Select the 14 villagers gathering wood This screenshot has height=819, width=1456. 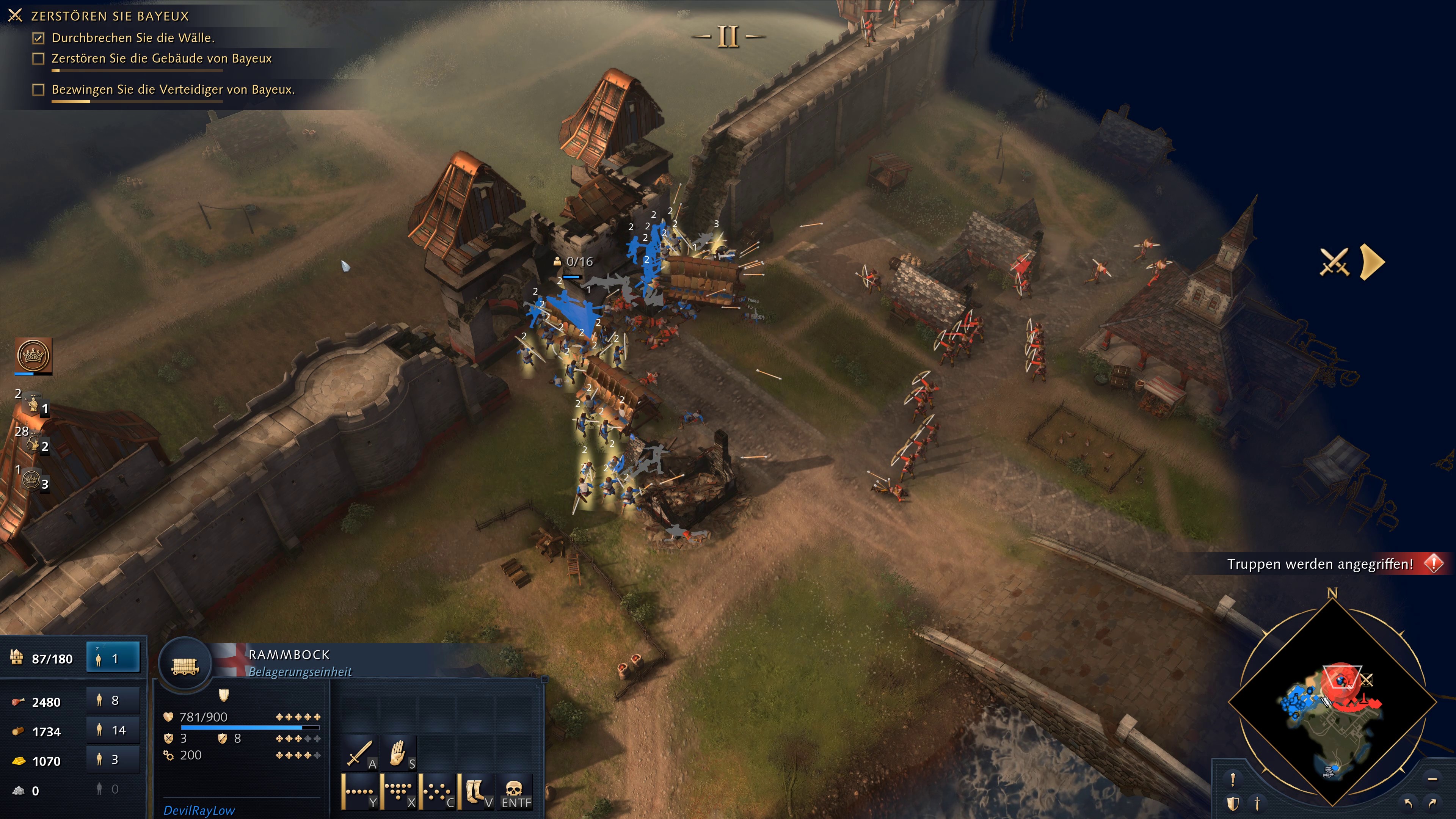coord(113,730)
